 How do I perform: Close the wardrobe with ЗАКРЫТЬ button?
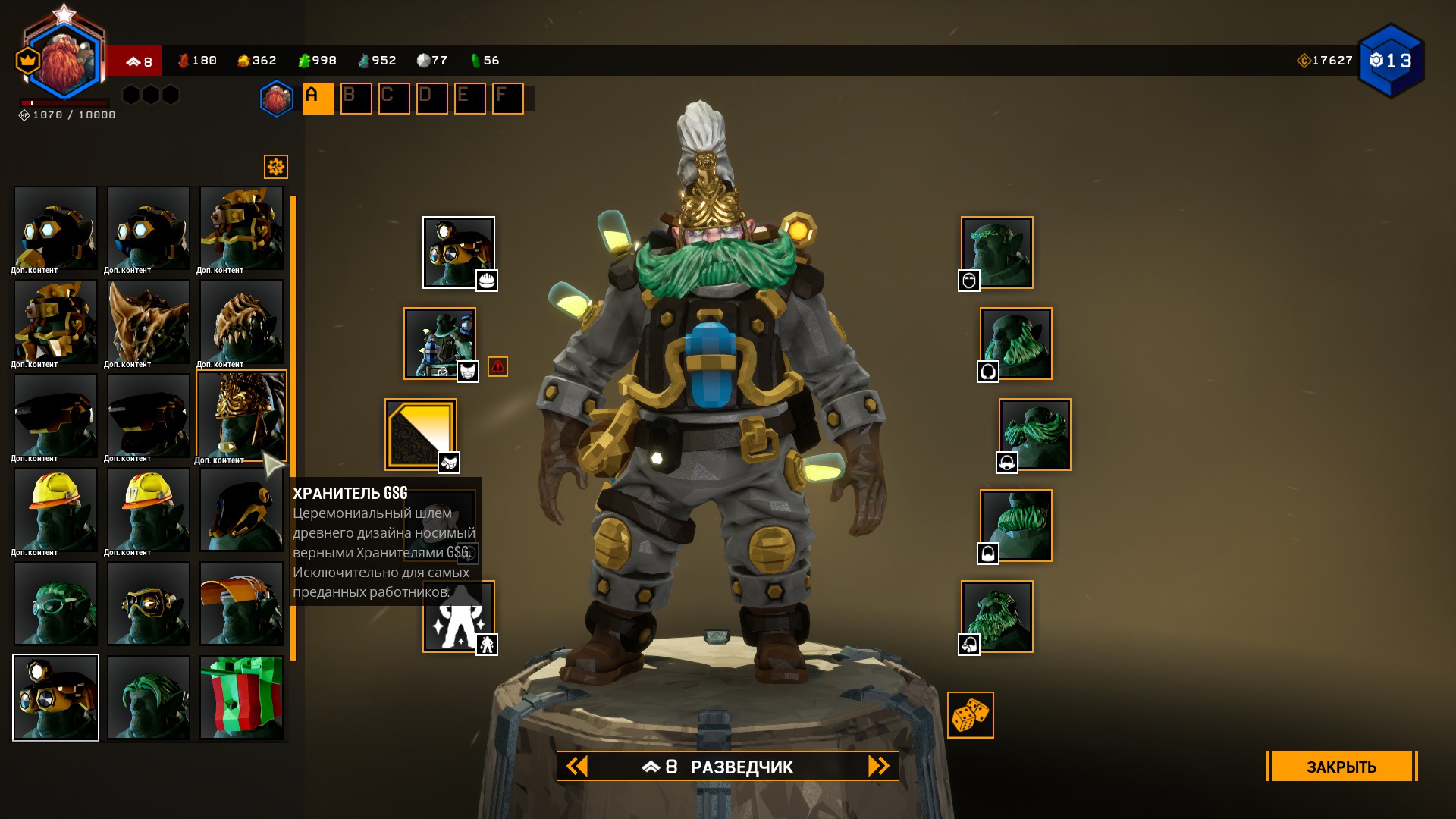point(1341,766)
